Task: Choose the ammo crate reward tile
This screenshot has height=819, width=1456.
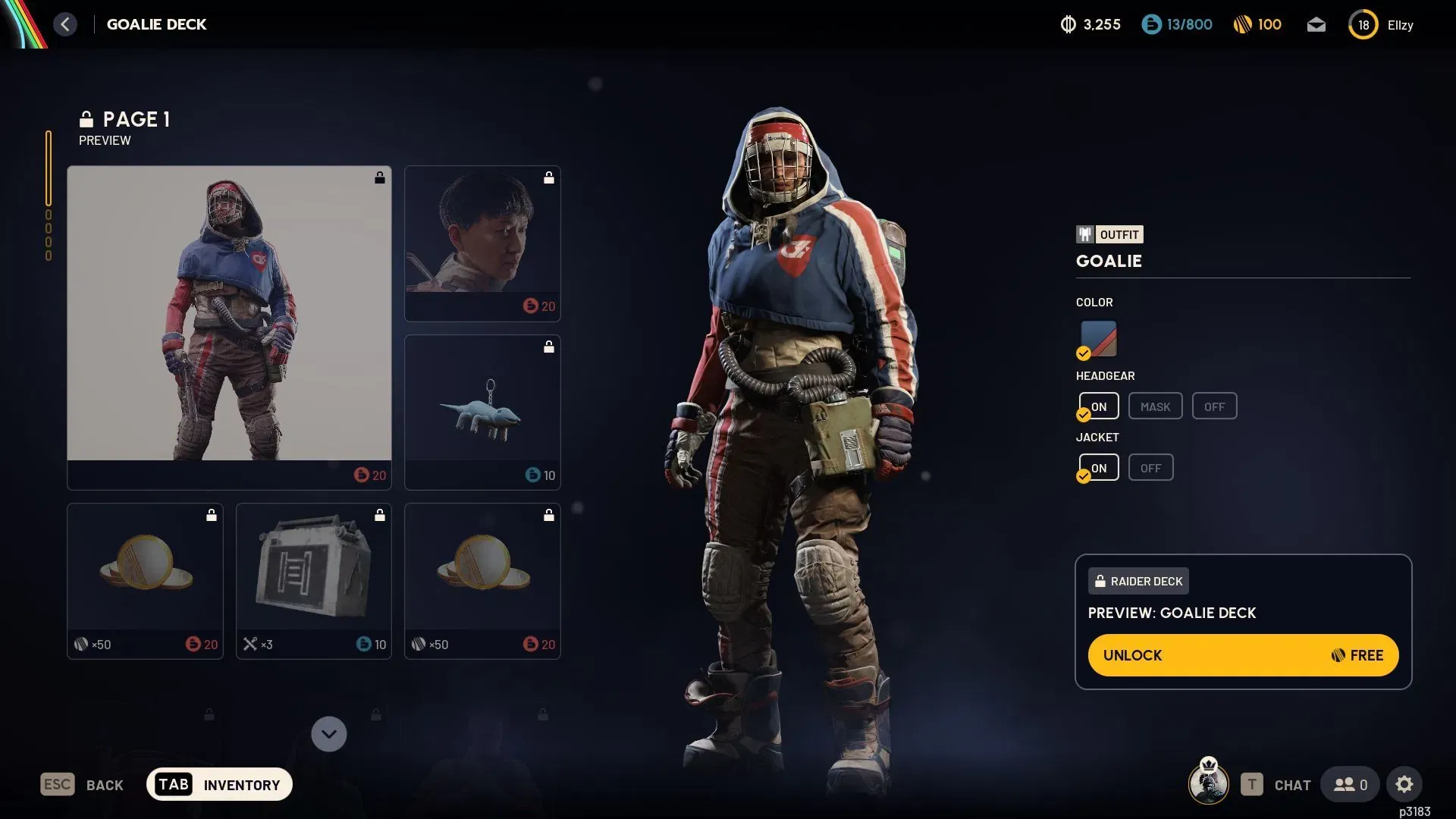Action: coord(313,581)
